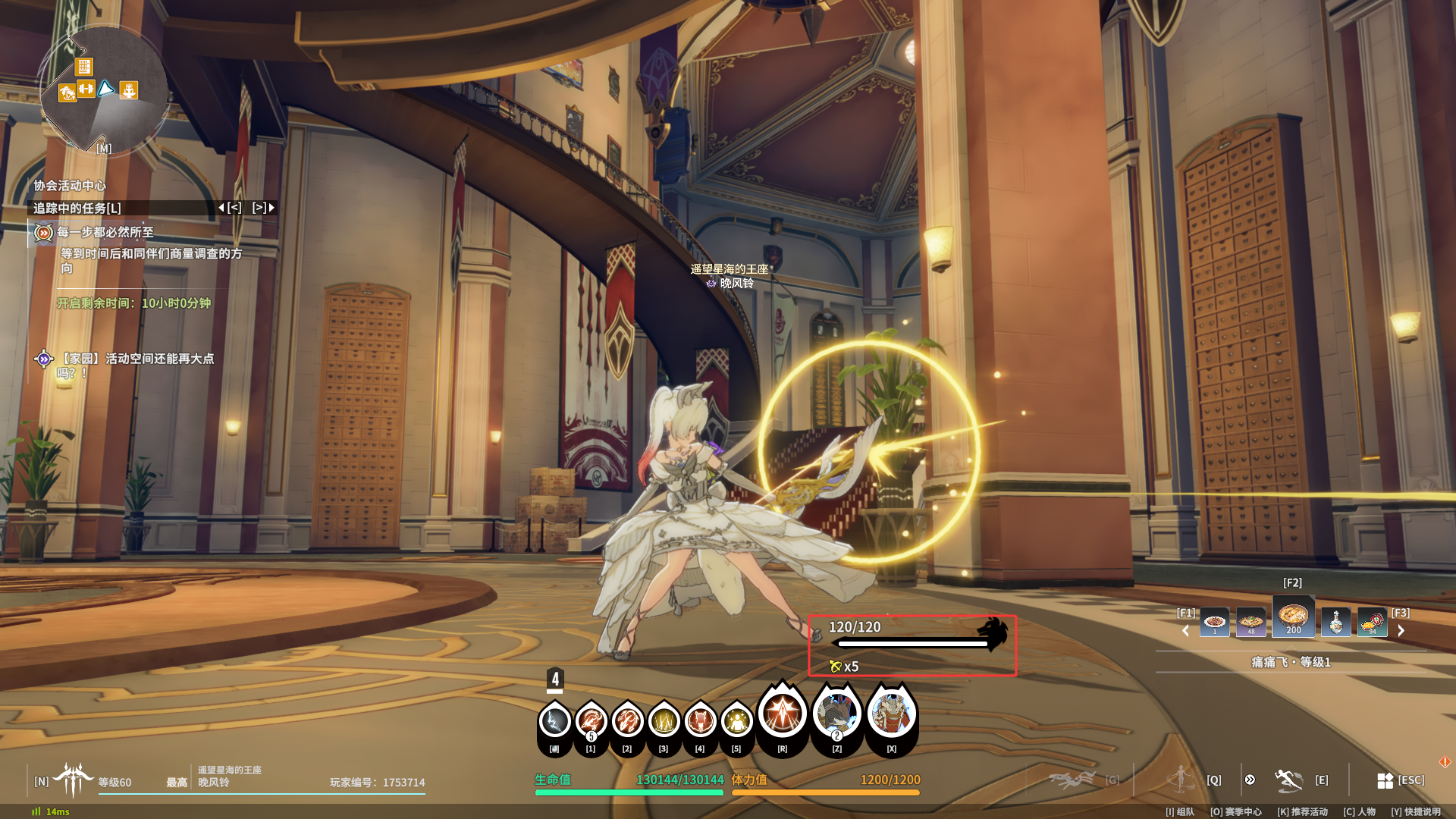Click the dumbbell marker on the minimap

click(86, 89)
